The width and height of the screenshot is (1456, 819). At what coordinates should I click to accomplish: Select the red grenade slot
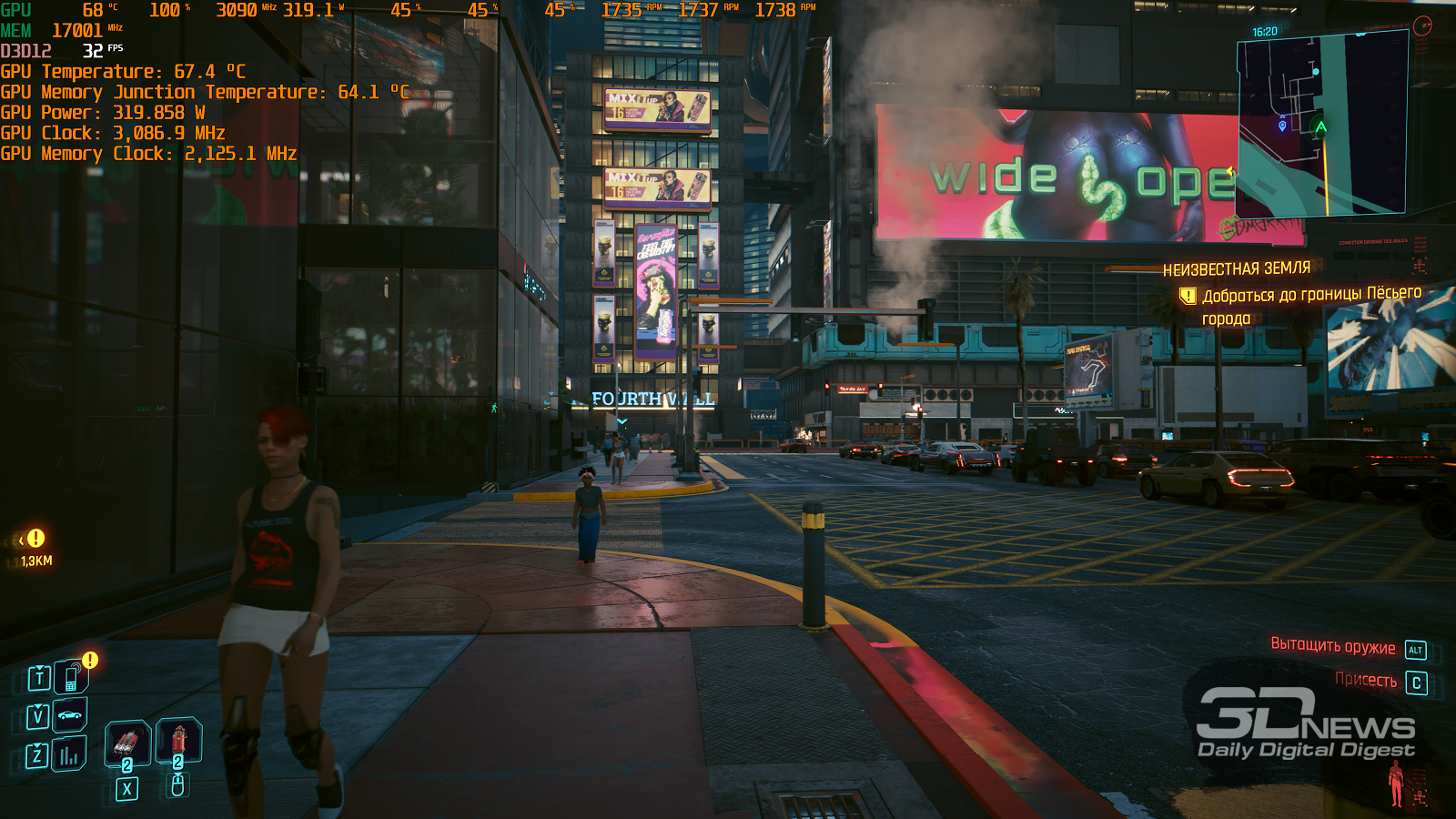click(x=178, y=740)
